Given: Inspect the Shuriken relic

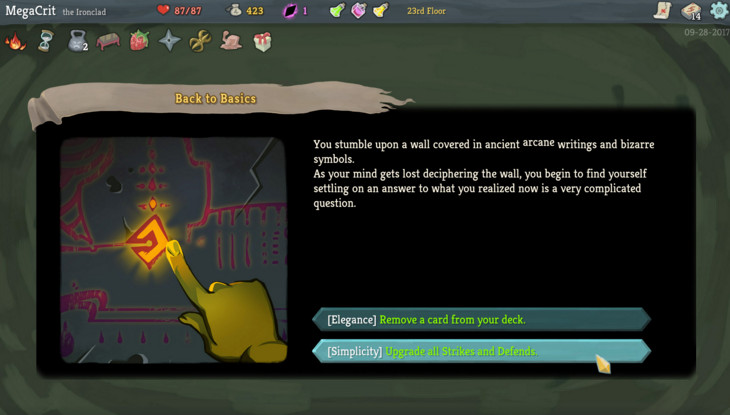Looking at the screenshot, I should pos(170,41).
